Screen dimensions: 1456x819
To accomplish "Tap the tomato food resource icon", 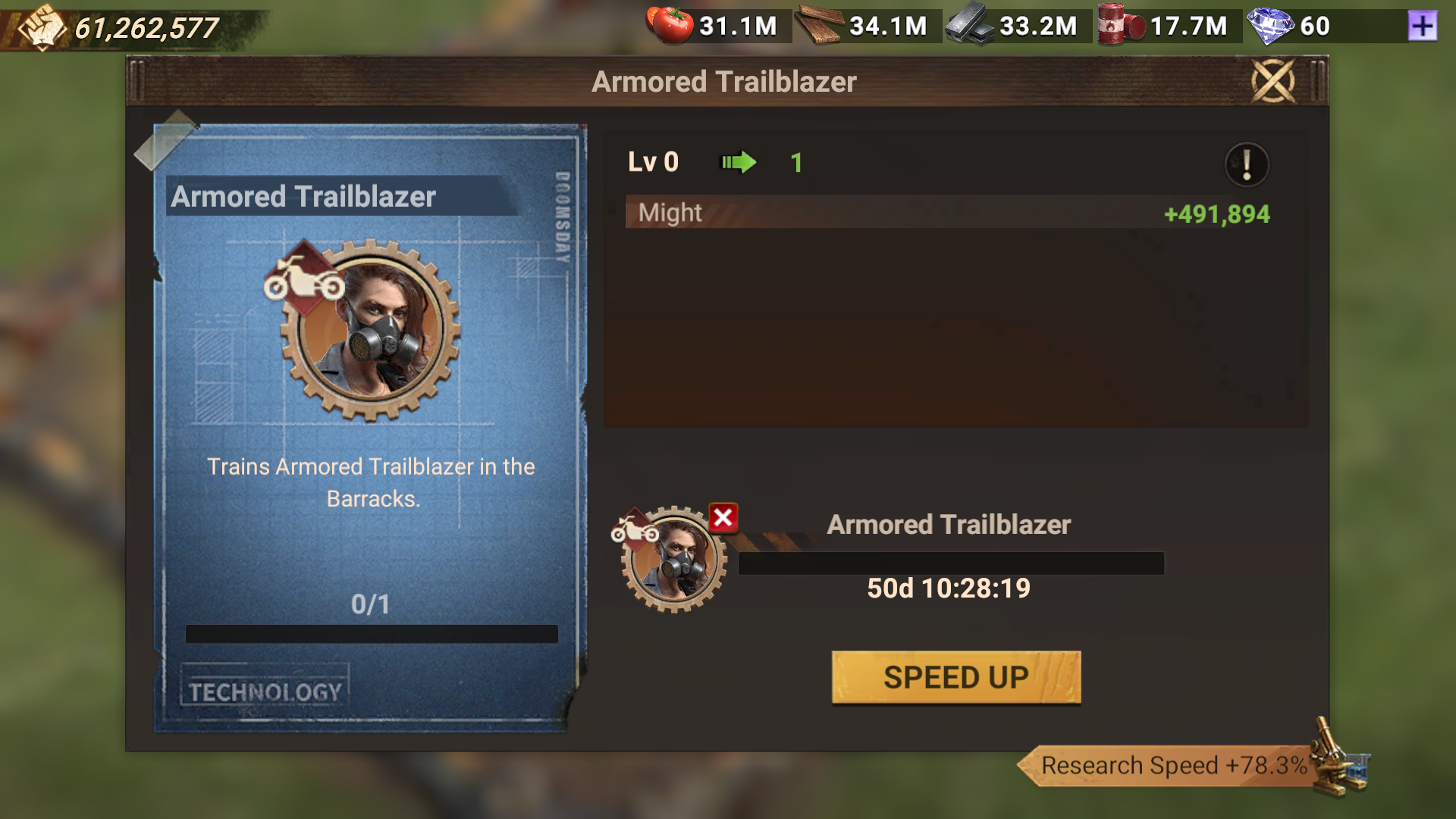I will pos(670,25).
